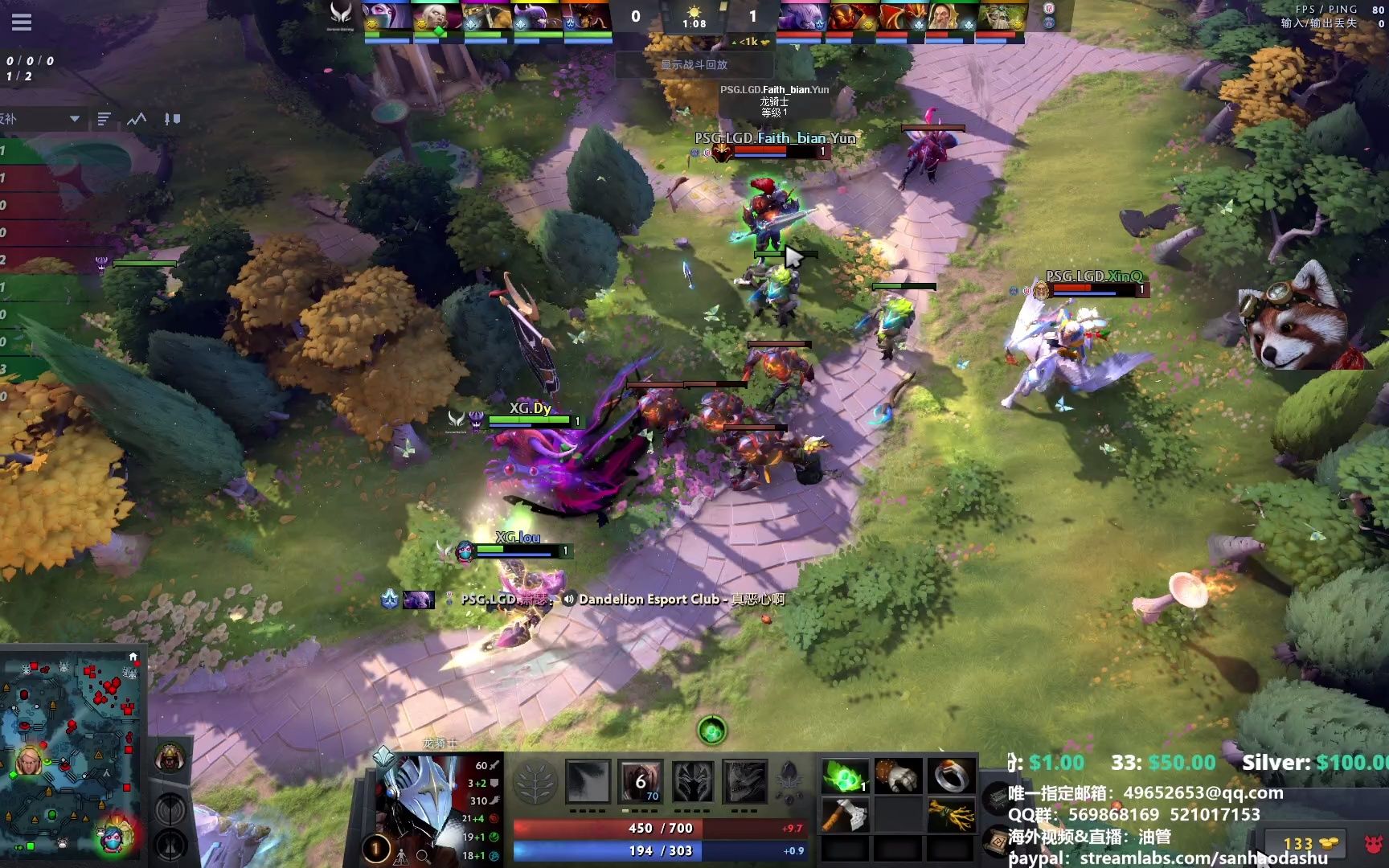
Task: Click the combat log list icon
Action: pyautogui.click(x=103, y=118)
